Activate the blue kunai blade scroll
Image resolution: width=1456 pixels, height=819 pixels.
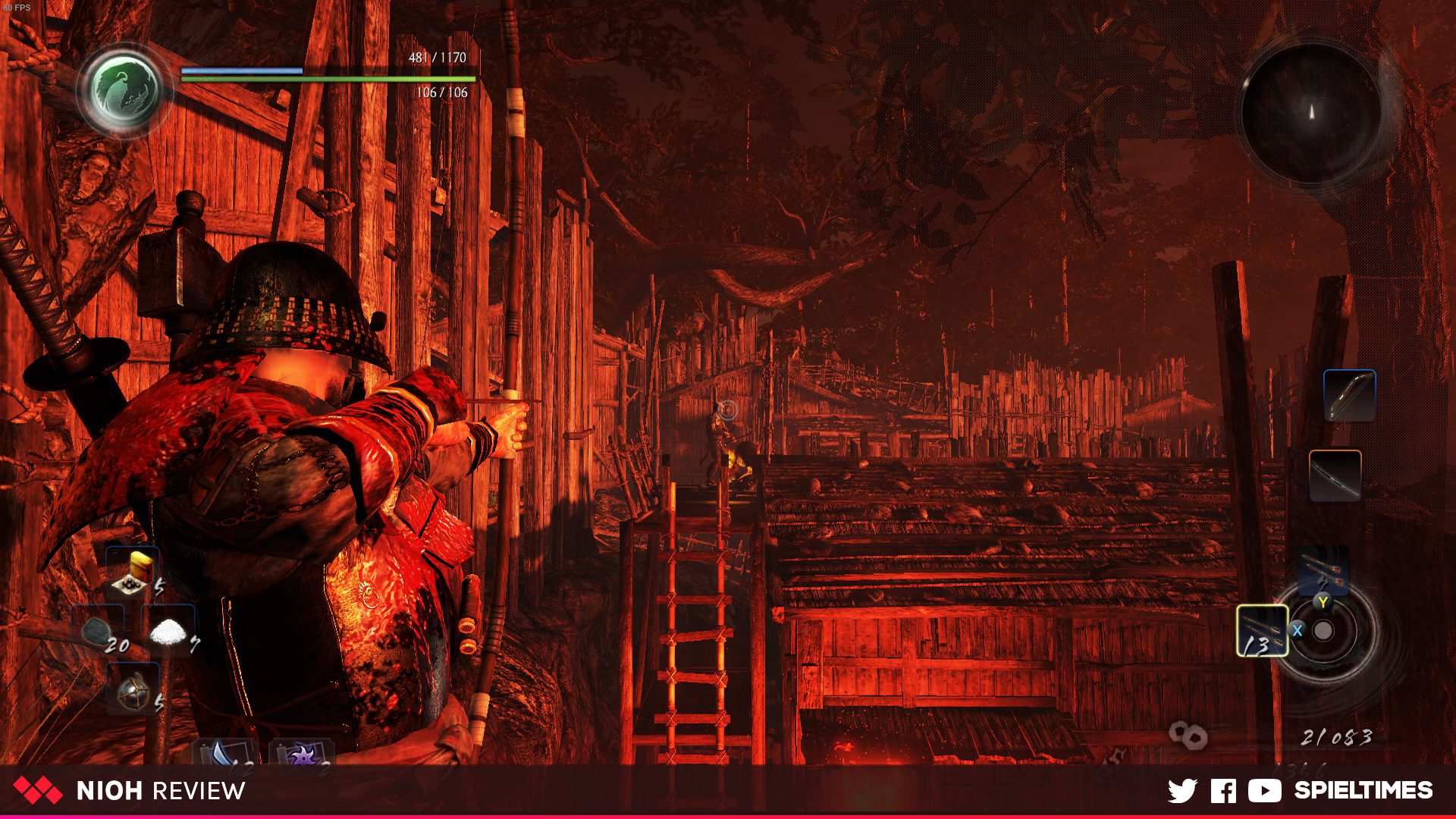(225, 753)
